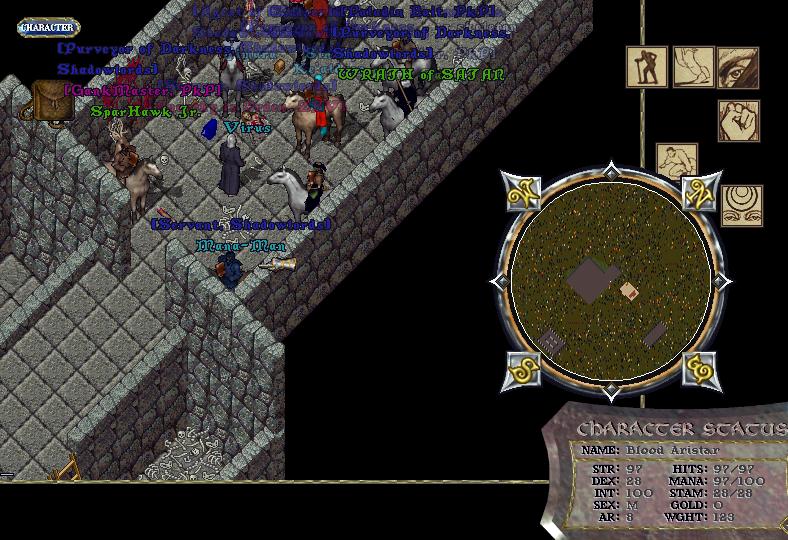This screenshot has width=788, height=540.
Task: Select the woman's eye skill icon
Action: click(x=738, y=68)
